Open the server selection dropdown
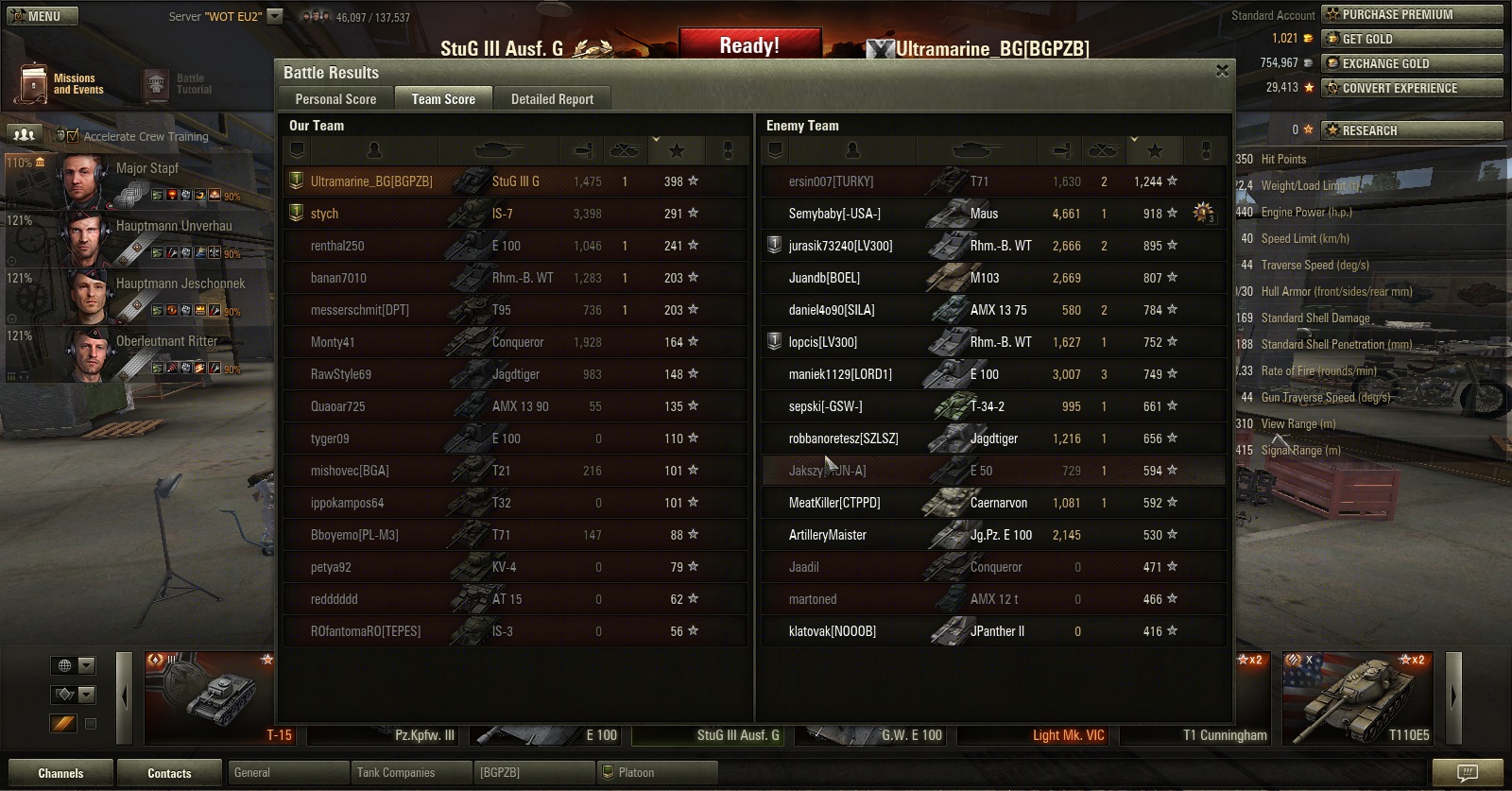 [275, 16]
